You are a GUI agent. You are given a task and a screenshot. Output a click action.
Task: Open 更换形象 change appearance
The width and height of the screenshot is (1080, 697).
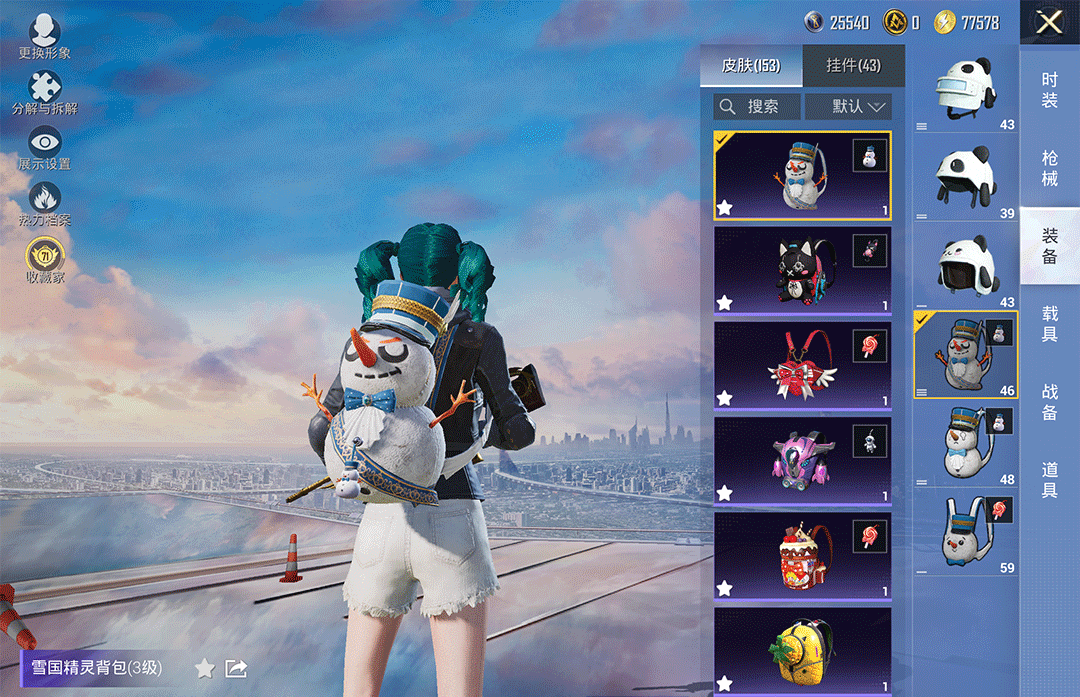coord(44,38)
